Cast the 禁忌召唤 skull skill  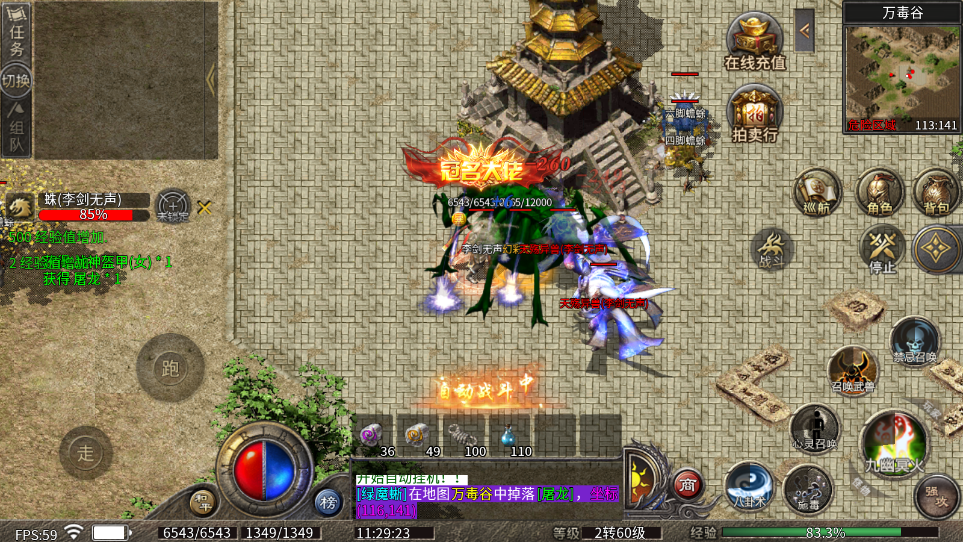pyautogui.click(x=914, y=342)
